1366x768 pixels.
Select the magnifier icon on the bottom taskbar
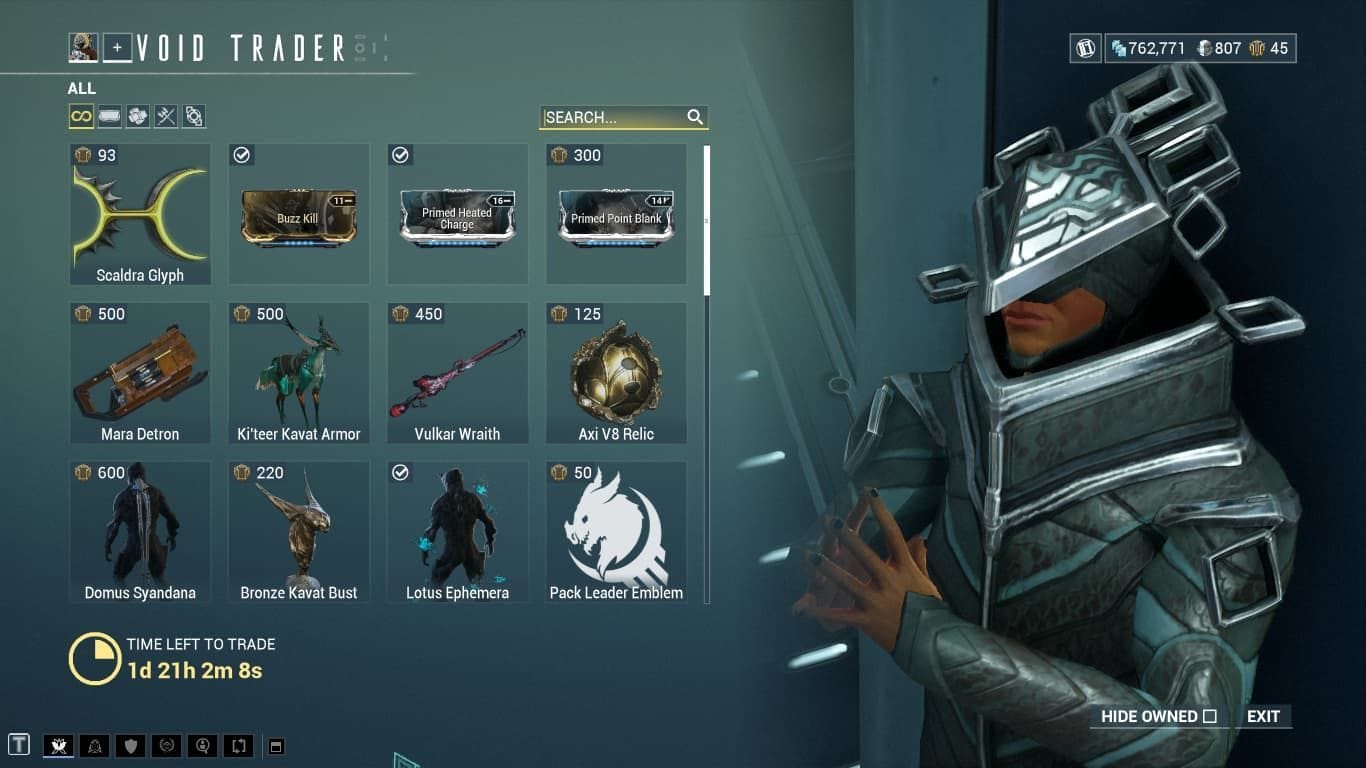[x=202, y=745]
